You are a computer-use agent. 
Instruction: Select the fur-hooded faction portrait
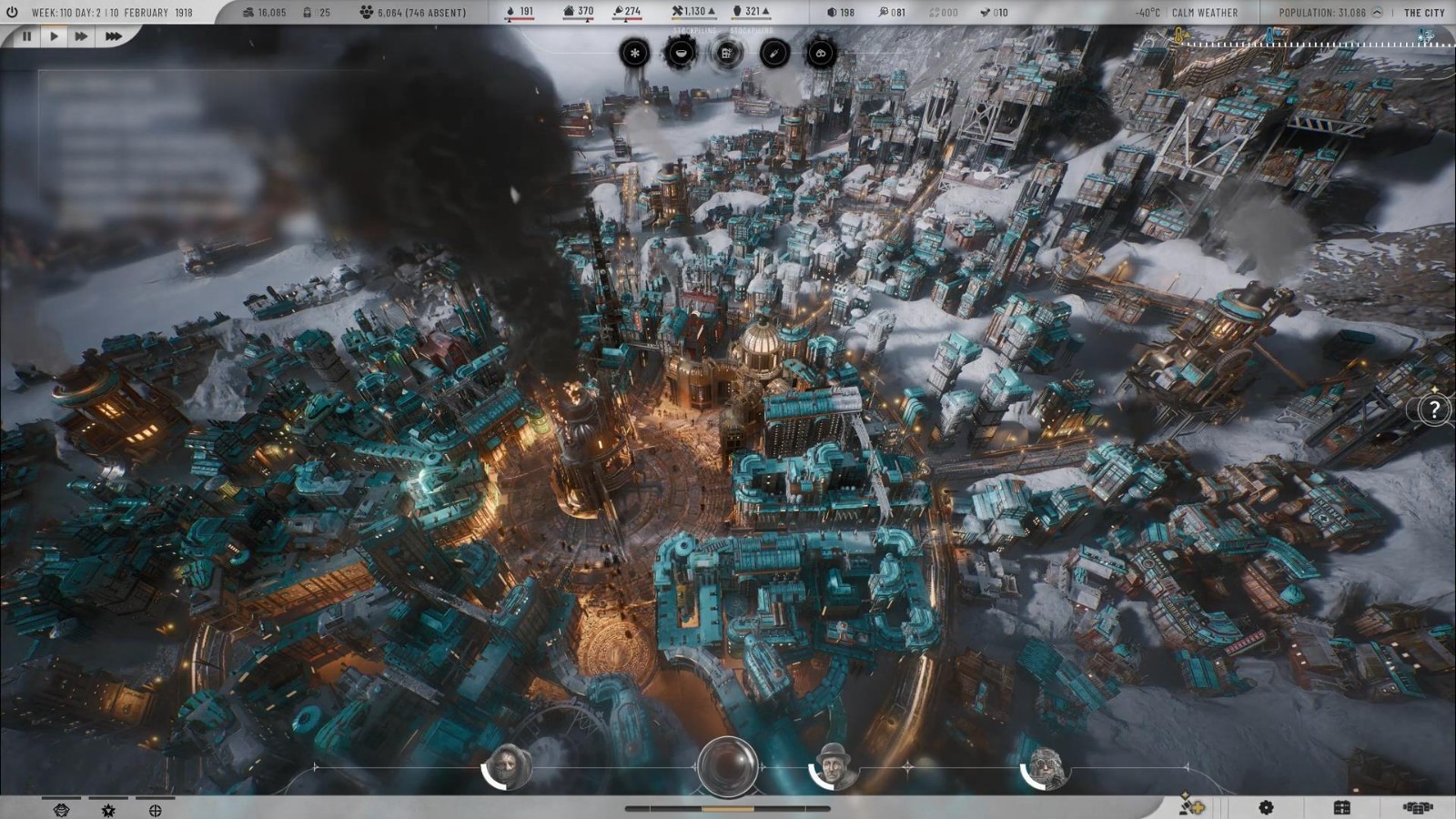point(1046,768)
